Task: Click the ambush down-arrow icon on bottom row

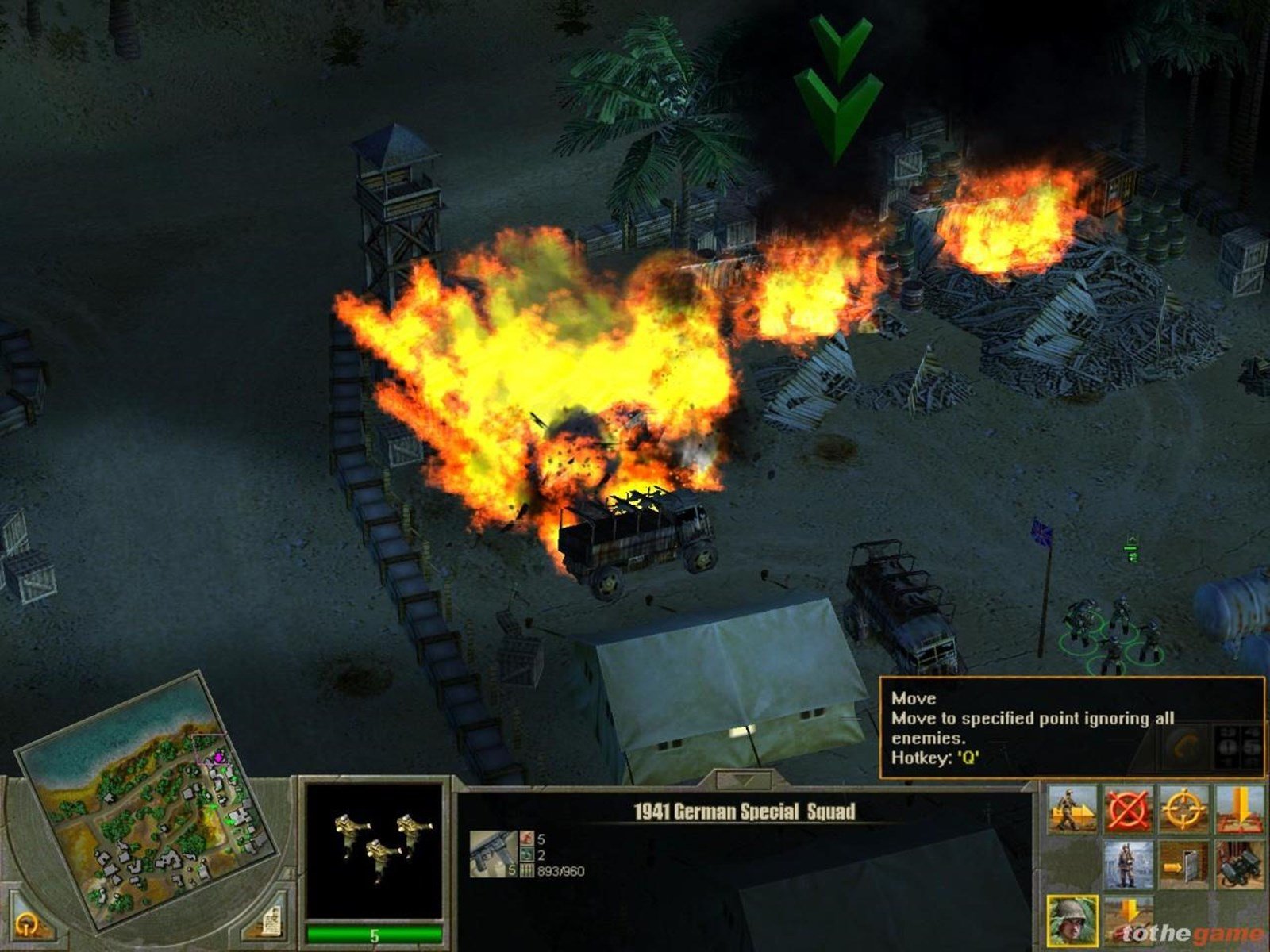Action: [1127, 919]
